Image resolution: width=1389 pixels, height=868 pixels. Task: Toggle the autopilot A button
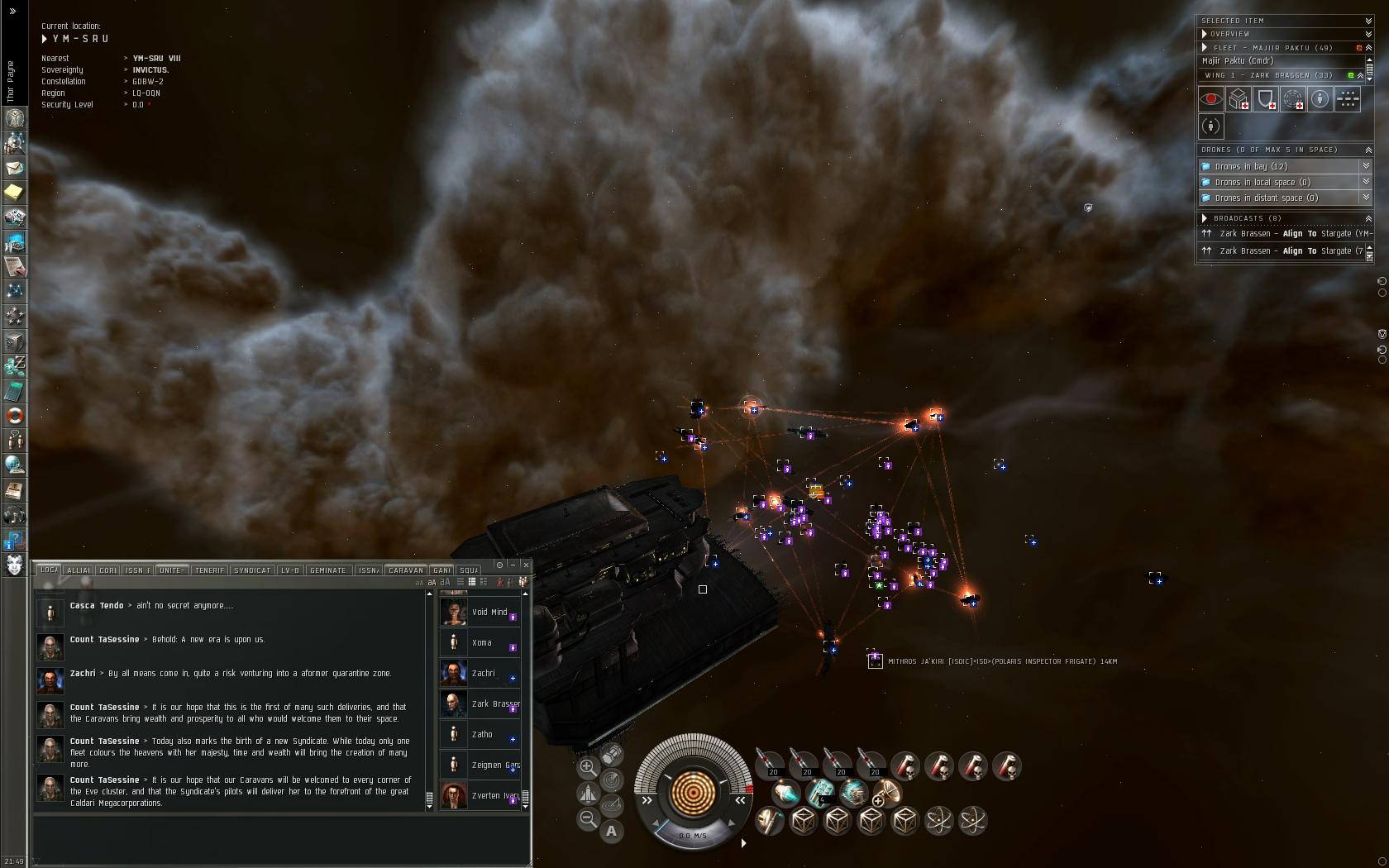click(x=611, y=831)
